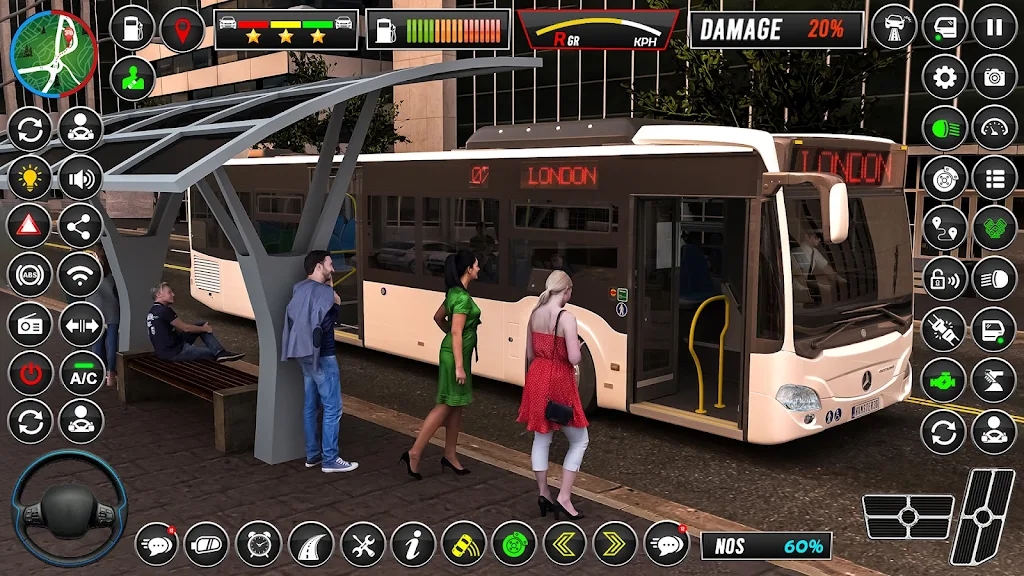The height and width of the screenshot is (576, 1024).
Task: Pause the game with the pause button
Action: coord(994,26)
